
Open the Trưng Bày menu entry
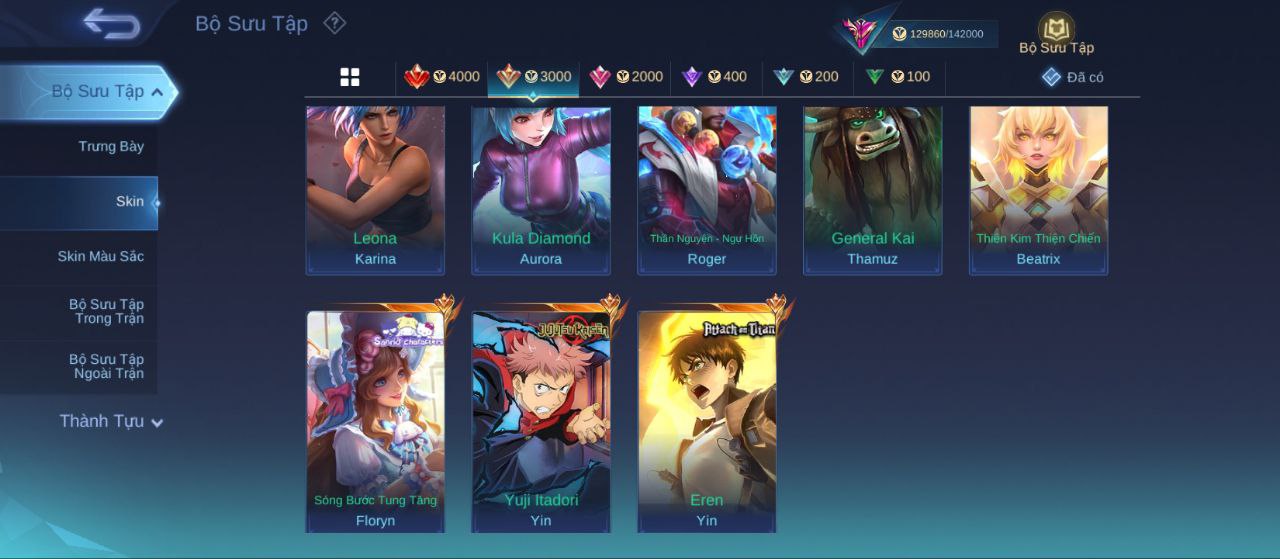pyautogui.click(x=111, y=147)
